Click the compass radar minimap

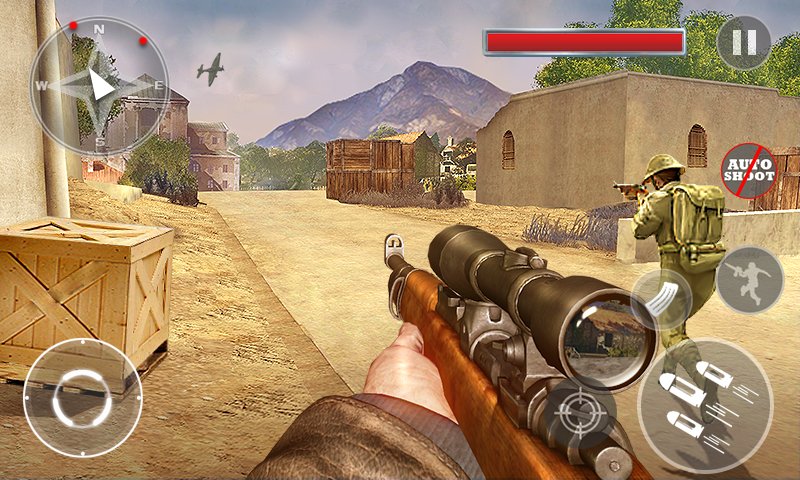(98, 85)
